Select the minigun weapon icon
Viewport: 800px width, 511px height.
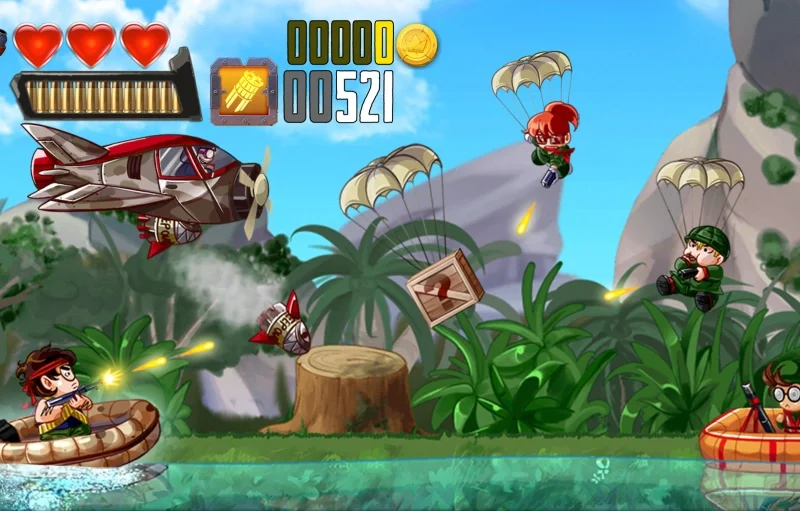point(243,92)
